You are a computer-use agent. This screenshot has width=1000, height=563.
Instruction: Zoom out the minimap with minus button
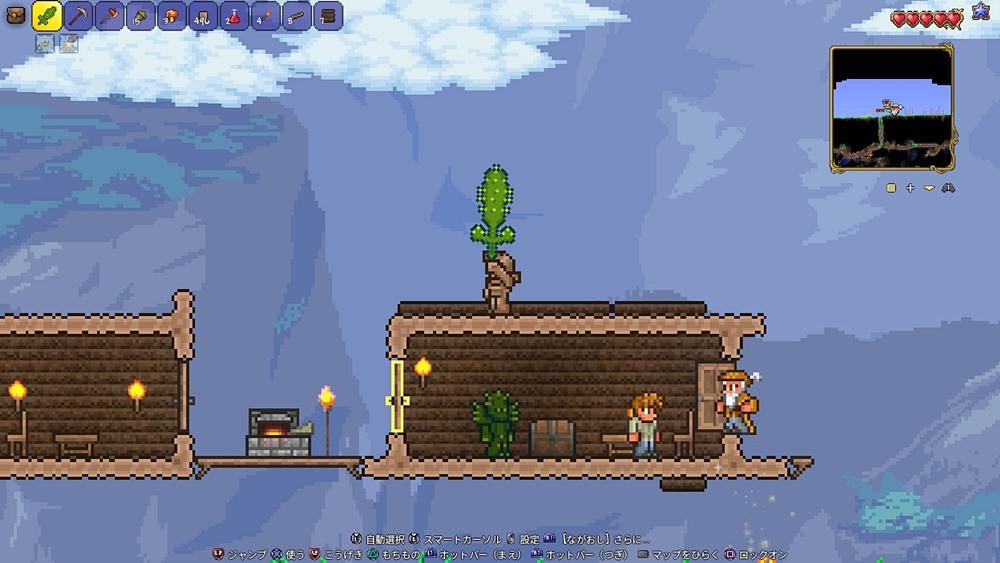coord(929,187)
